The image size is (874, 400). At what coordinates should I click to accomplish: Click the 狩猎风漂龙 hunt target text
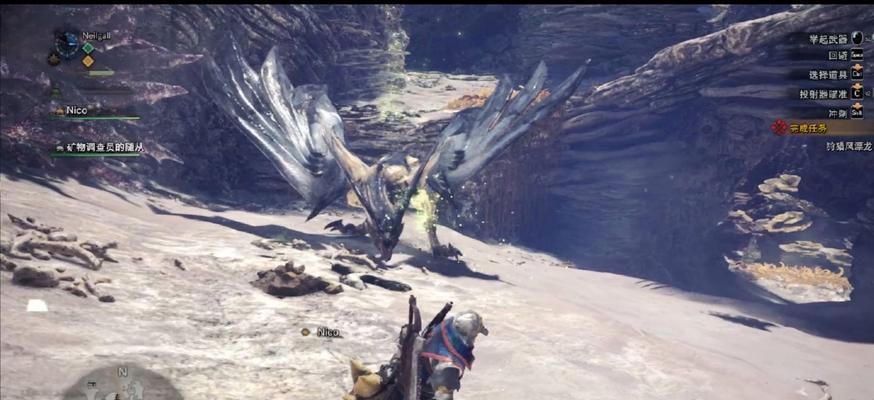(x=834, y=146)
